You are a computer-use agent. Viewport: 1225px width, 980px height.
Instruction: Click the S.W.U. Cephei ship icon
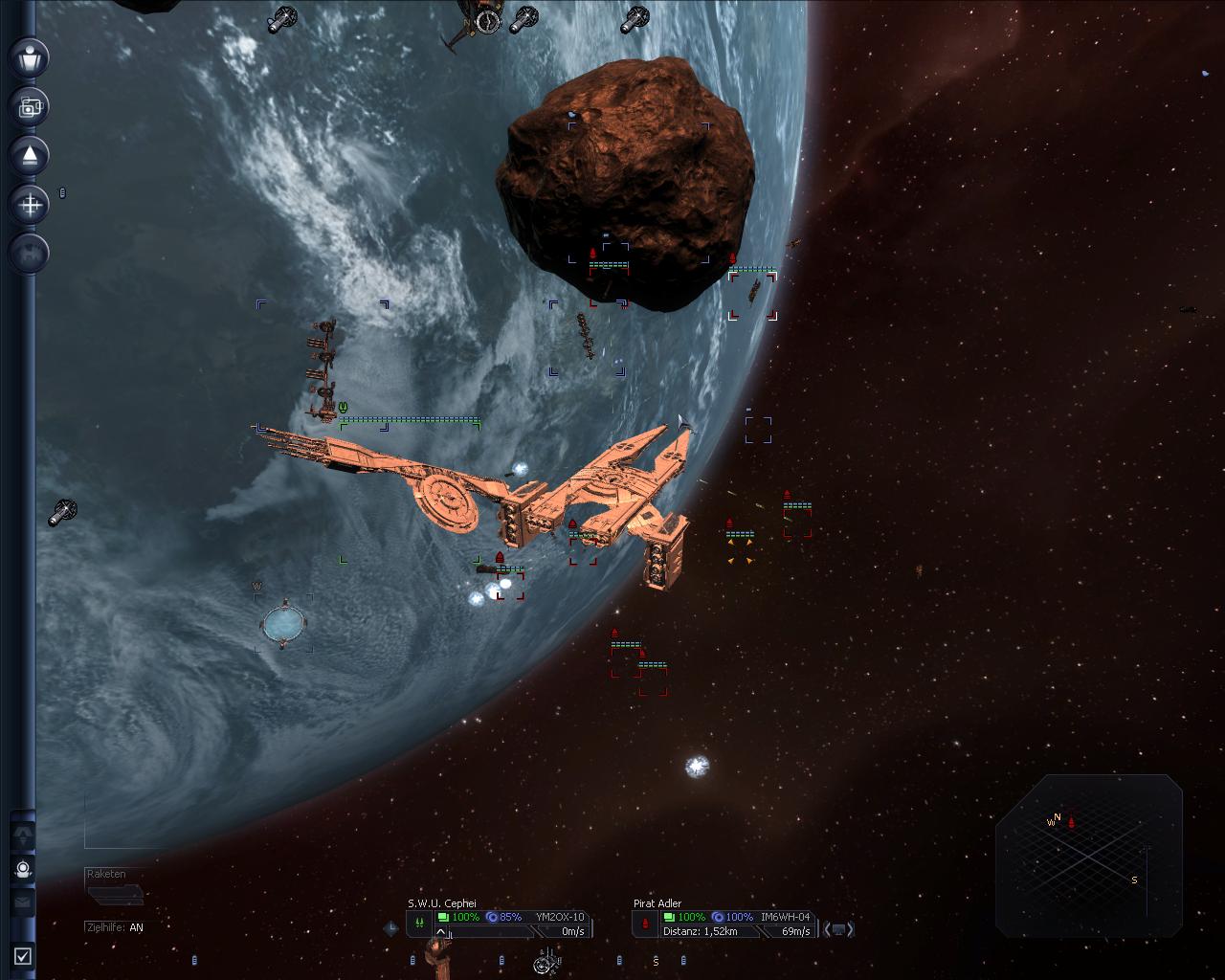coord(419,923)
